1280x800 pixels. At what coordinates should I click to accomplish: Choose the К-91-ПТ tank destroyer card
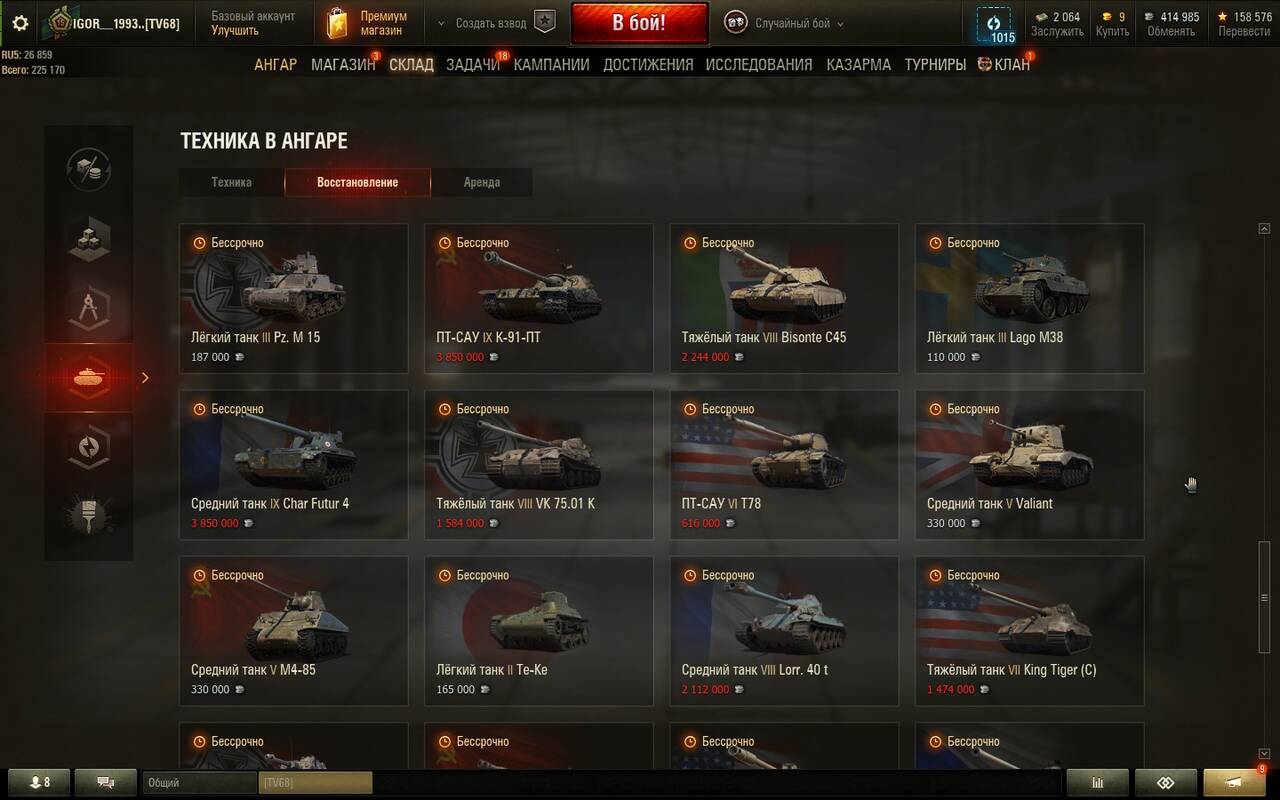point(539,298)
